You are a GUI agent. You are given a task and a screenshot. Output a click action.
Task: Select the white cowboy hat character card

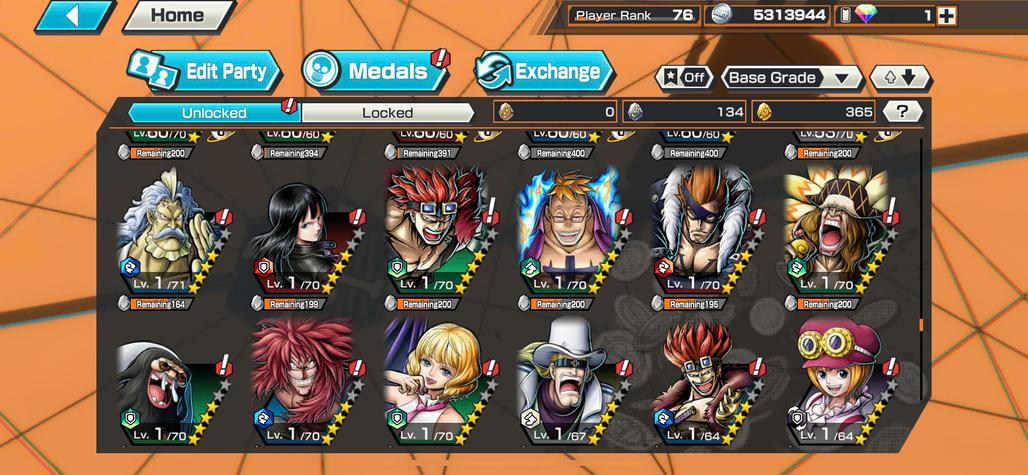pos(563,385)
